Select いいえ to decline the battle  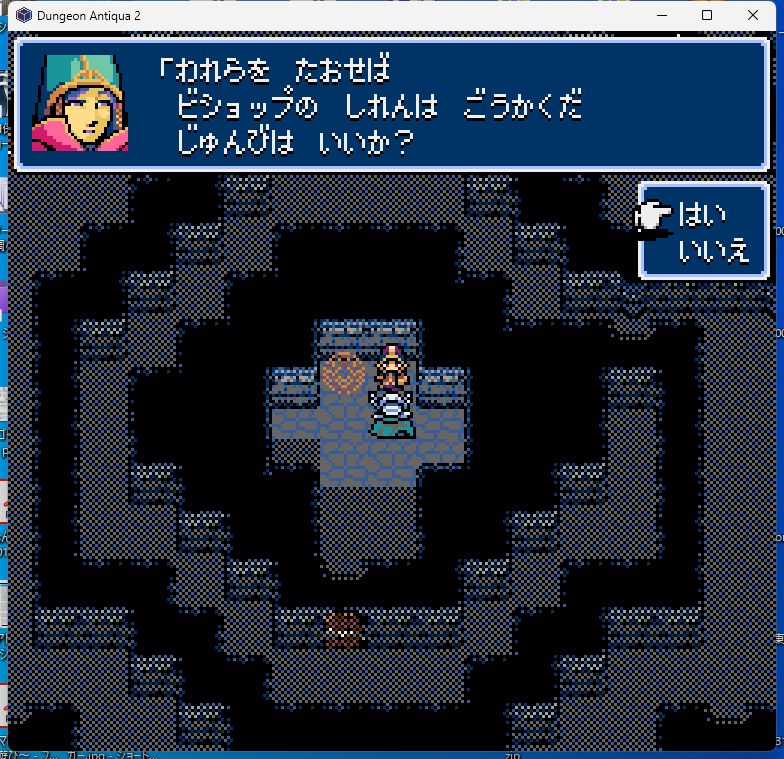point(713,250)
